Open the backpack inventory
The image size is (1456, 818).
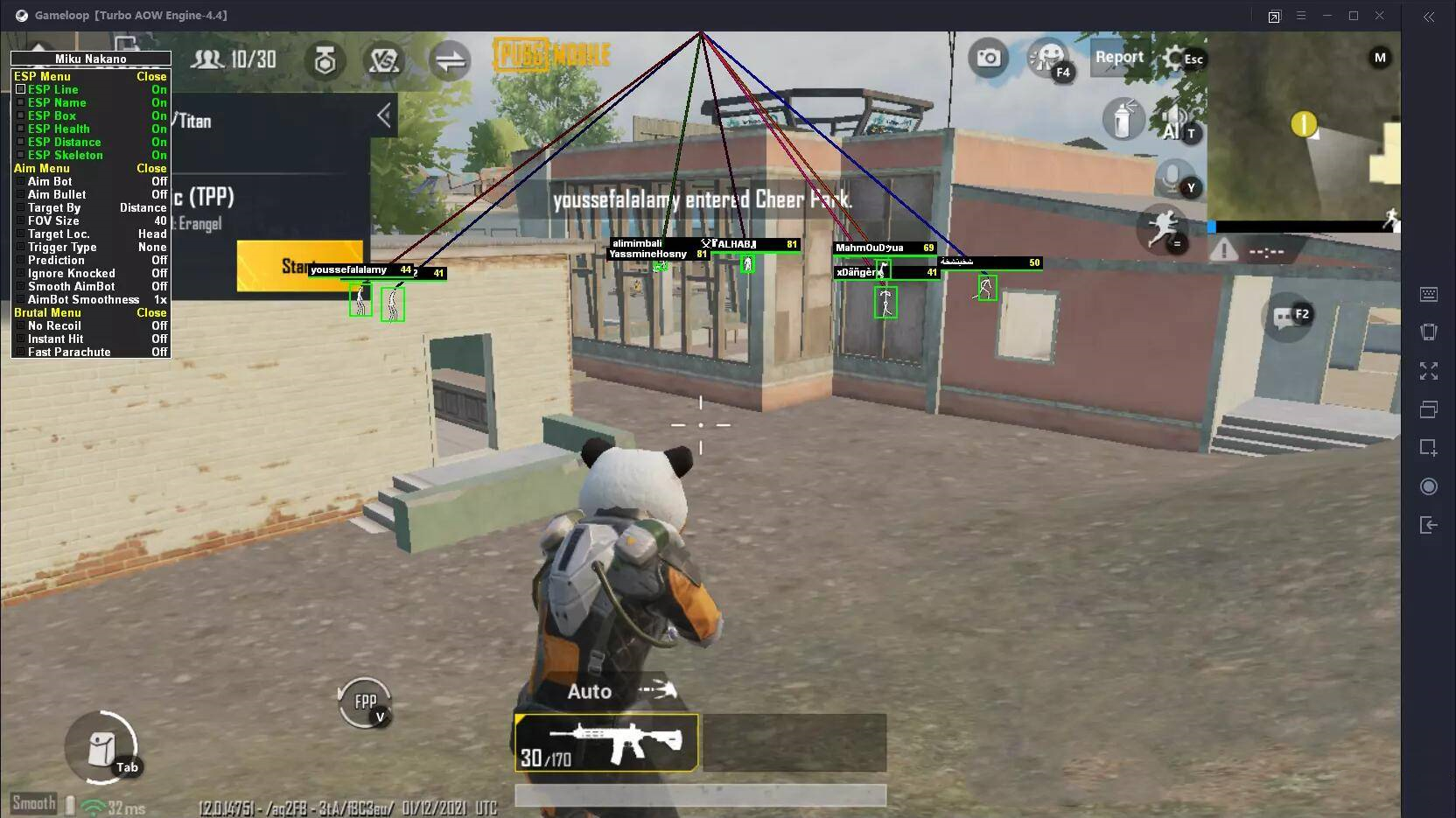[101, 748]
